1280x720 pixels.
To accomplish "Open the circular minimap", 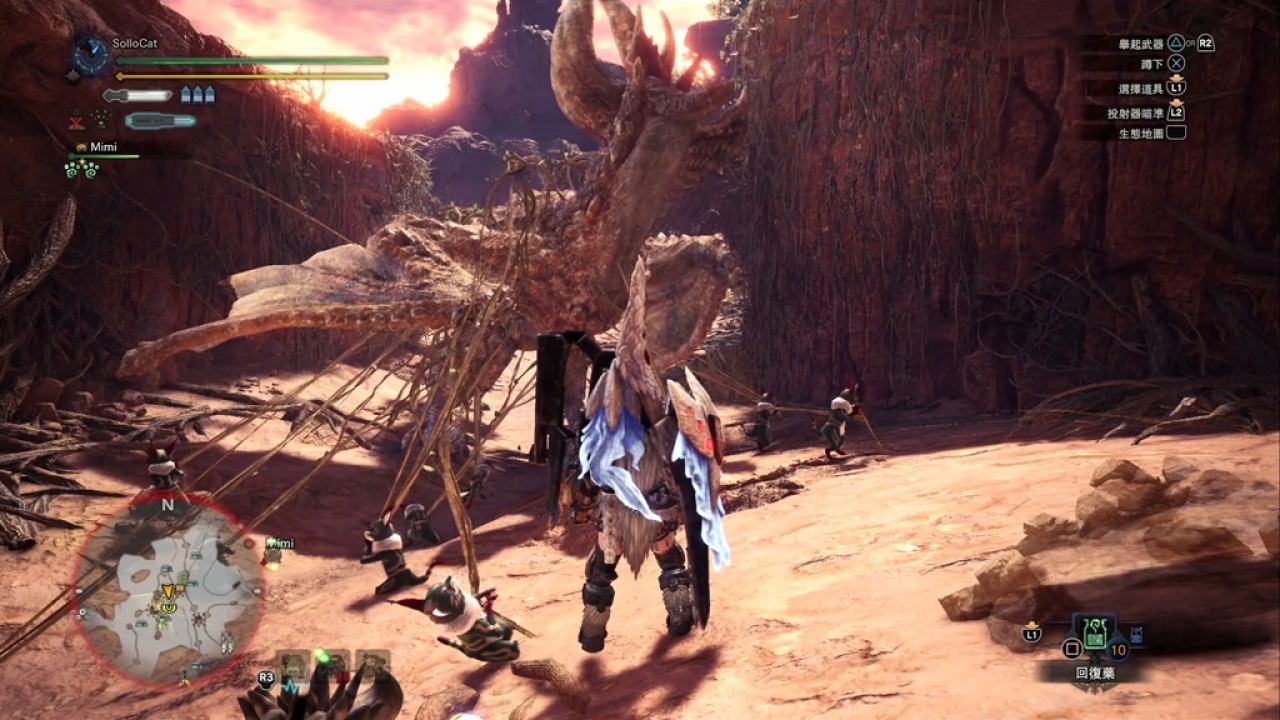I will (x=168, y=592).
